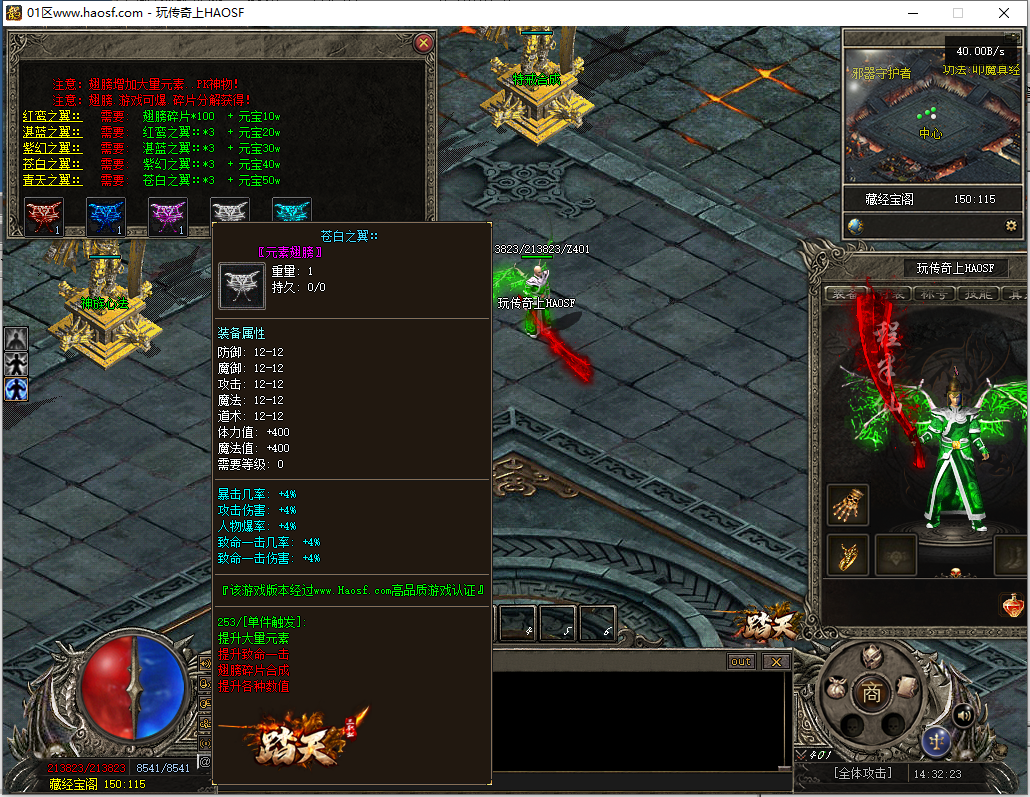1030x797 pixels.
Task: Choose the 湛蓝之翼 synthesis link
Action: click(51, 133)
